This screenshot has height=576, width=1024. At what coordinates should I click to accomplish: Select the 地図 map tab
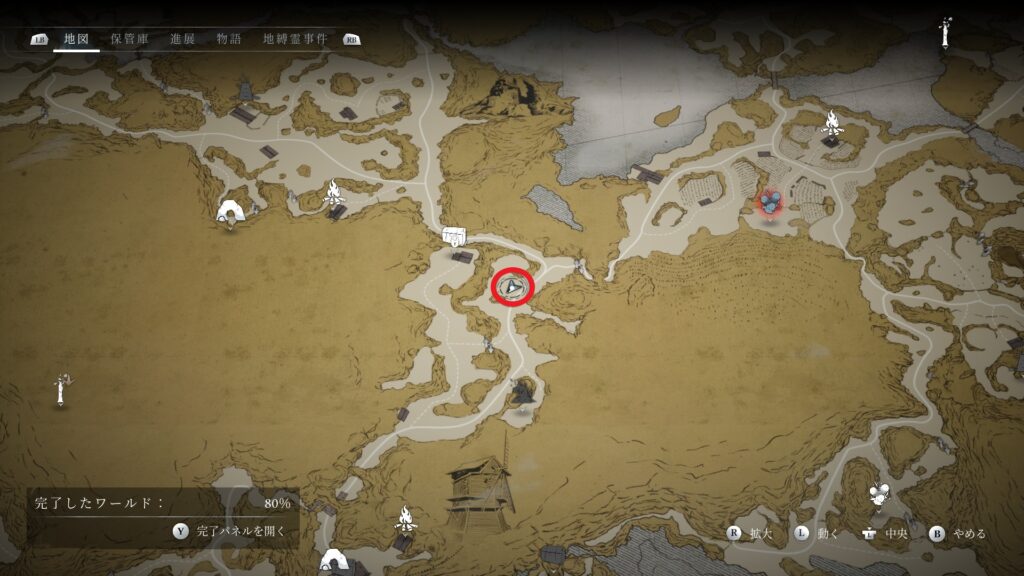(x=76, y=39)
